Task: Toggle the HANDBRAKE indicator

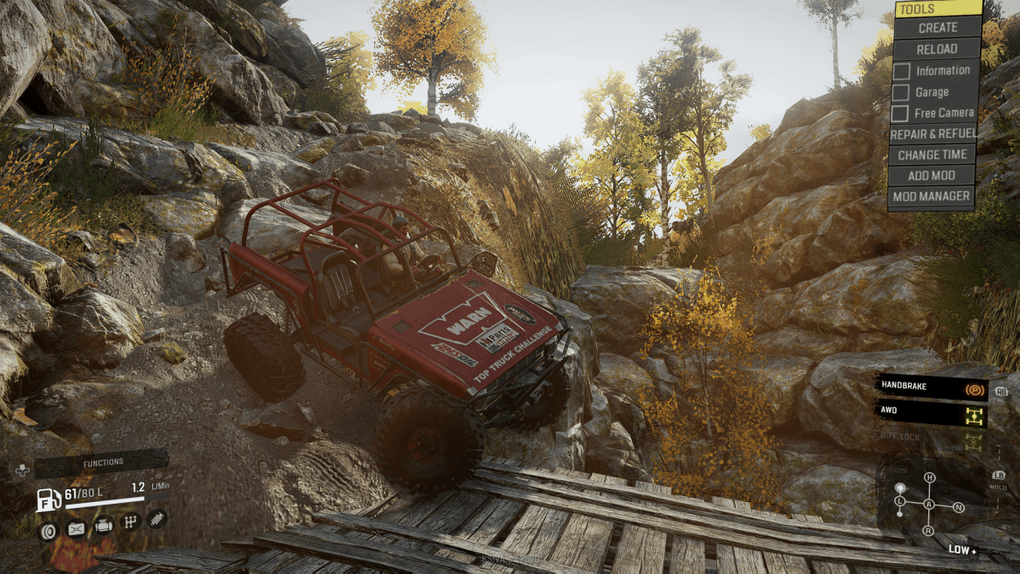Action: (x=931, y=385)
